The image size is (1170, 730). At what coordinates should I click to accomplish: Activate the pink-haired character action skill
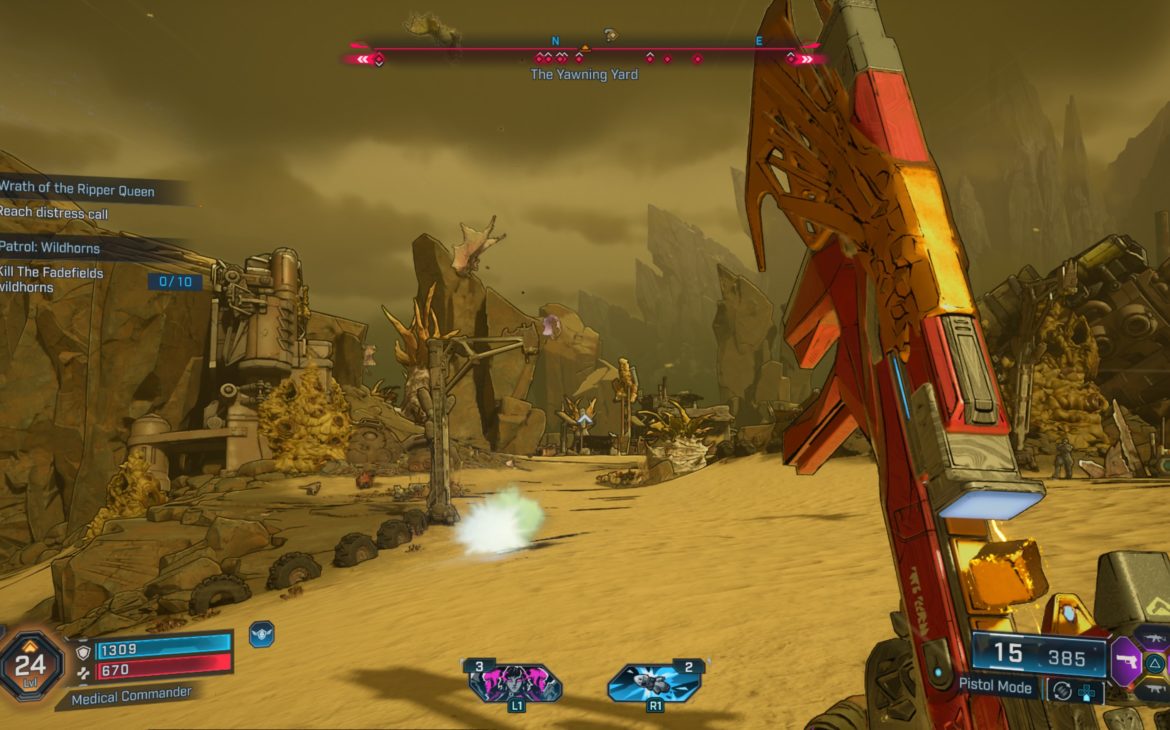[x=515, y=682]
